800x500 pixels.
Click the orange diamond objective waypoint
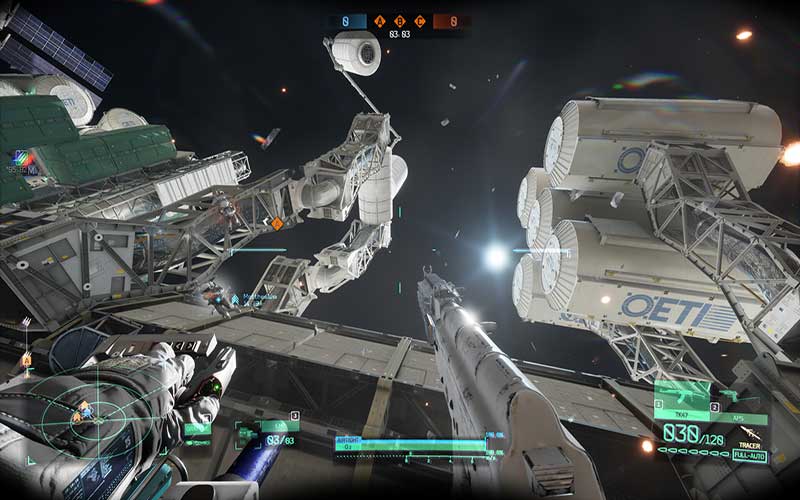pyautogui.click(x=278, y=224)
